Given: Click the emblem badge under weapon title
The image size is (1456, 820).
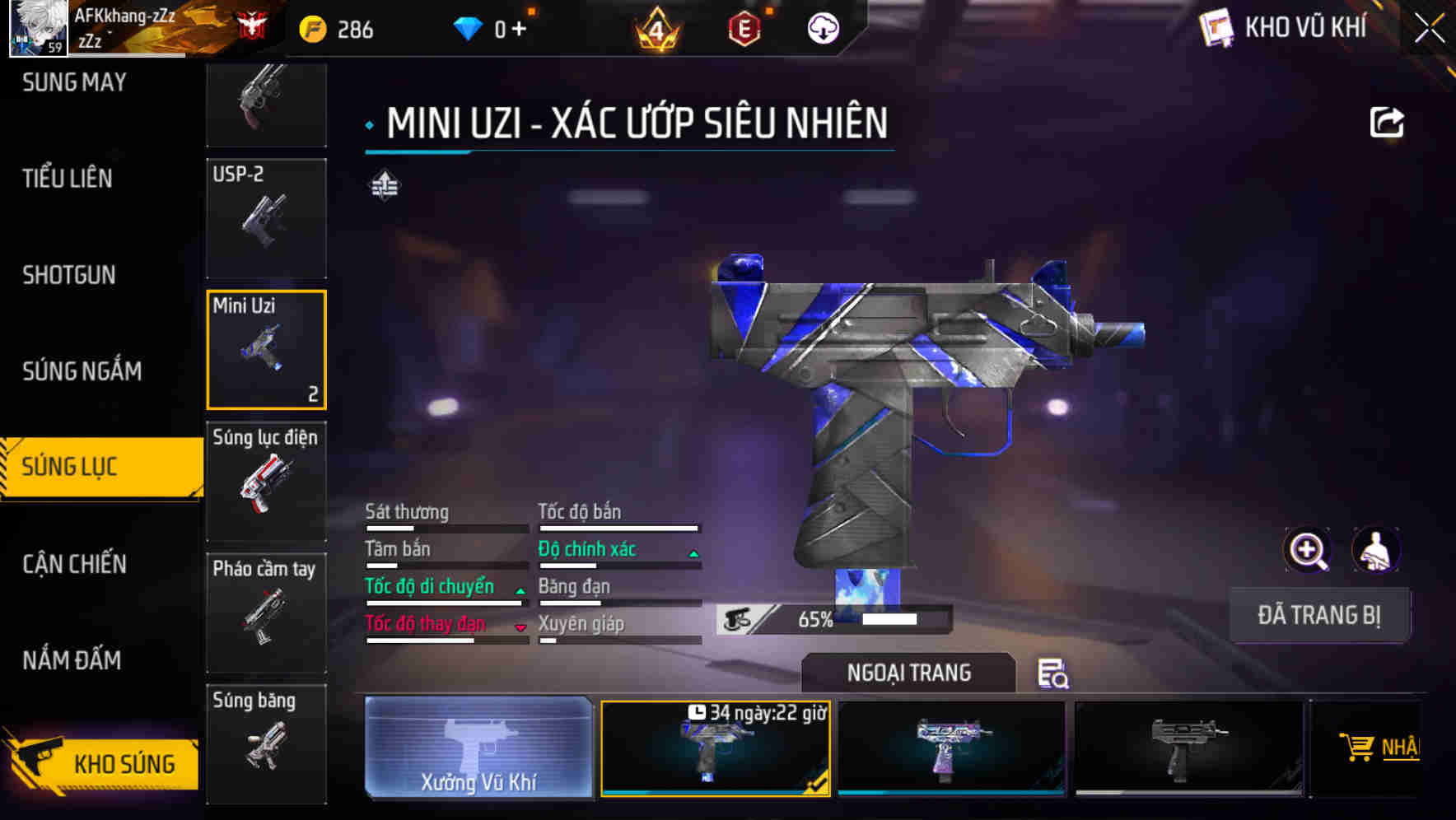Looking at the screenshot, I should pyautogui.click(x=384, y=186).
